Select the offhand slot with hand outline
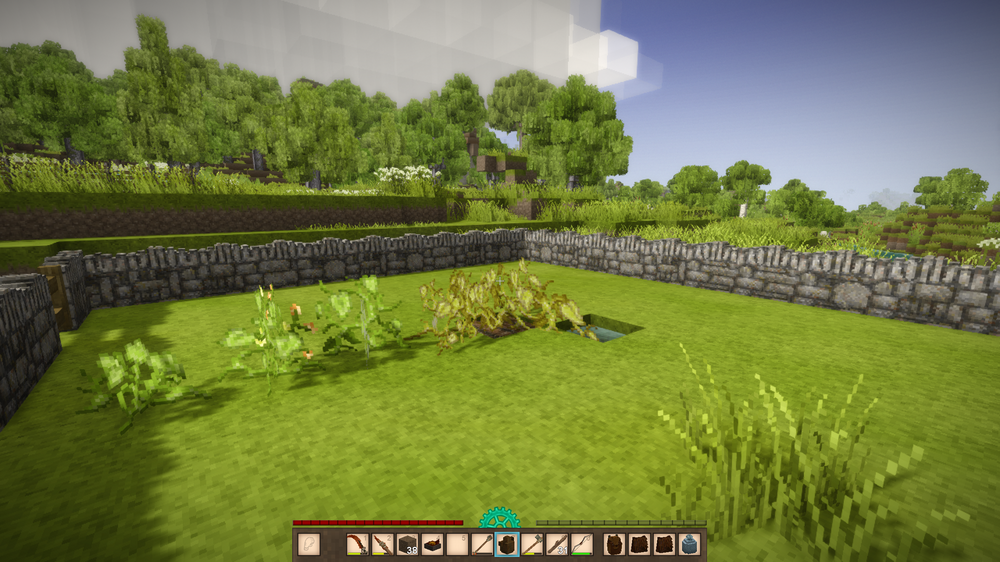1000x562 pixels. click(x=309, y=544)
